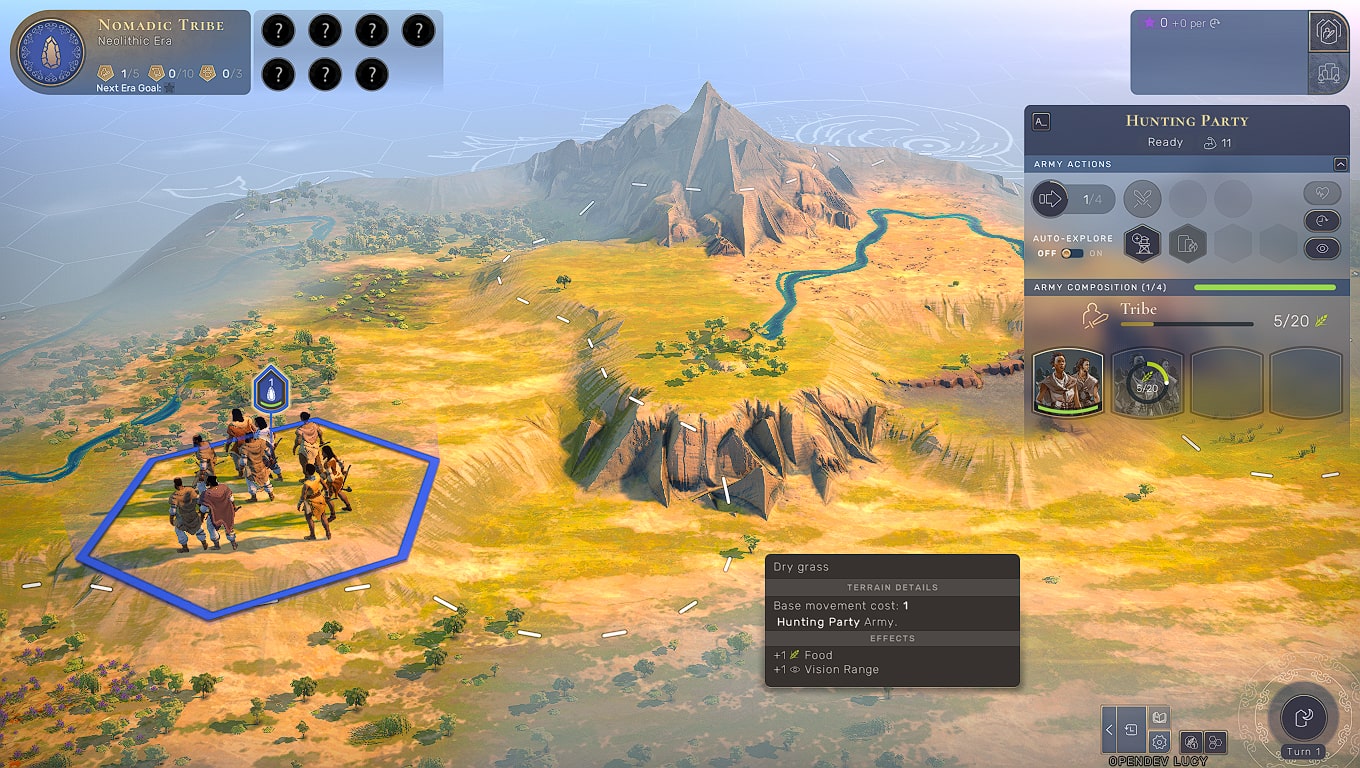Collapse the bottom menu with left arrow

(x=1109, y=730)
